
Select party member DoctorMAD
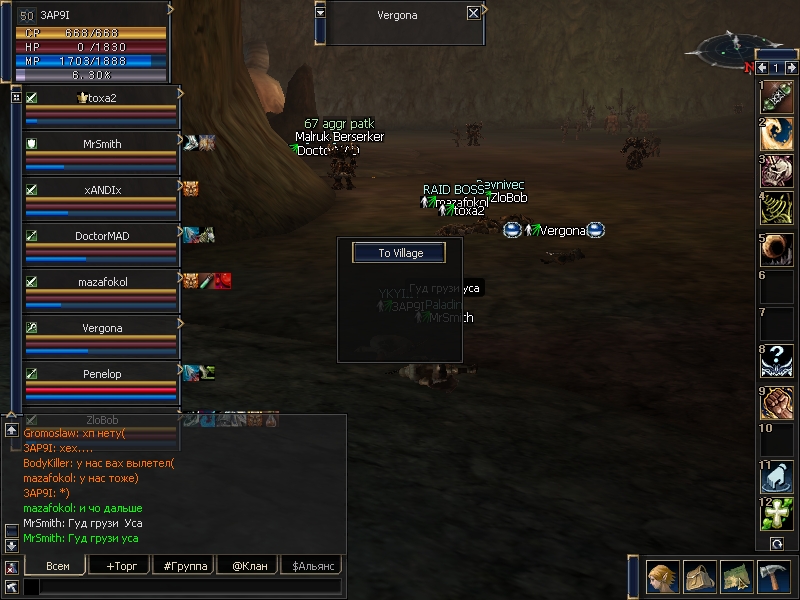pyautogui.click(x=101, y=236)
